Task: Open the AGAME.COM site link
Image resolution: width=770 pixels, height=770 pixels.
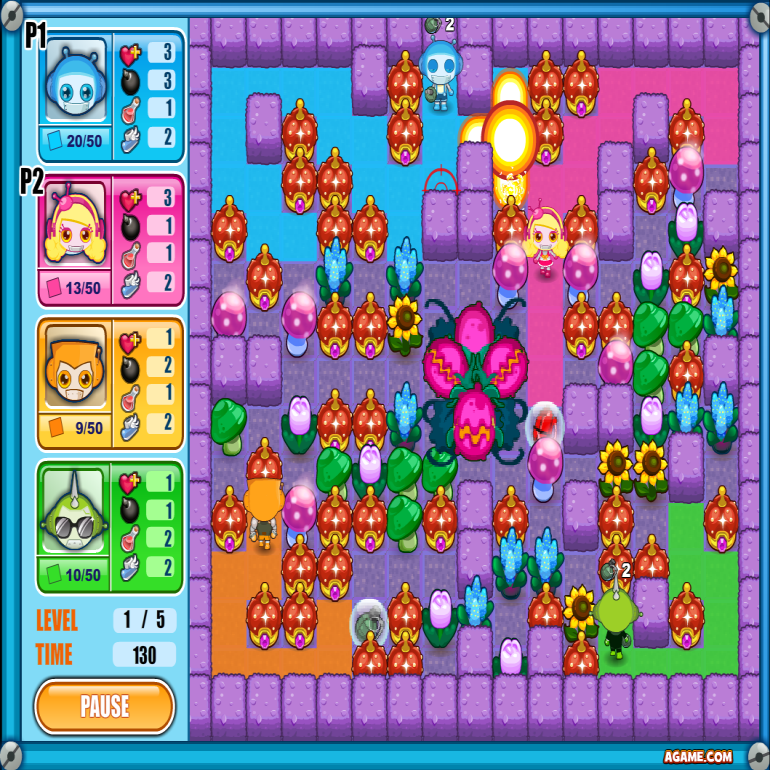Action: coord(697,757)
